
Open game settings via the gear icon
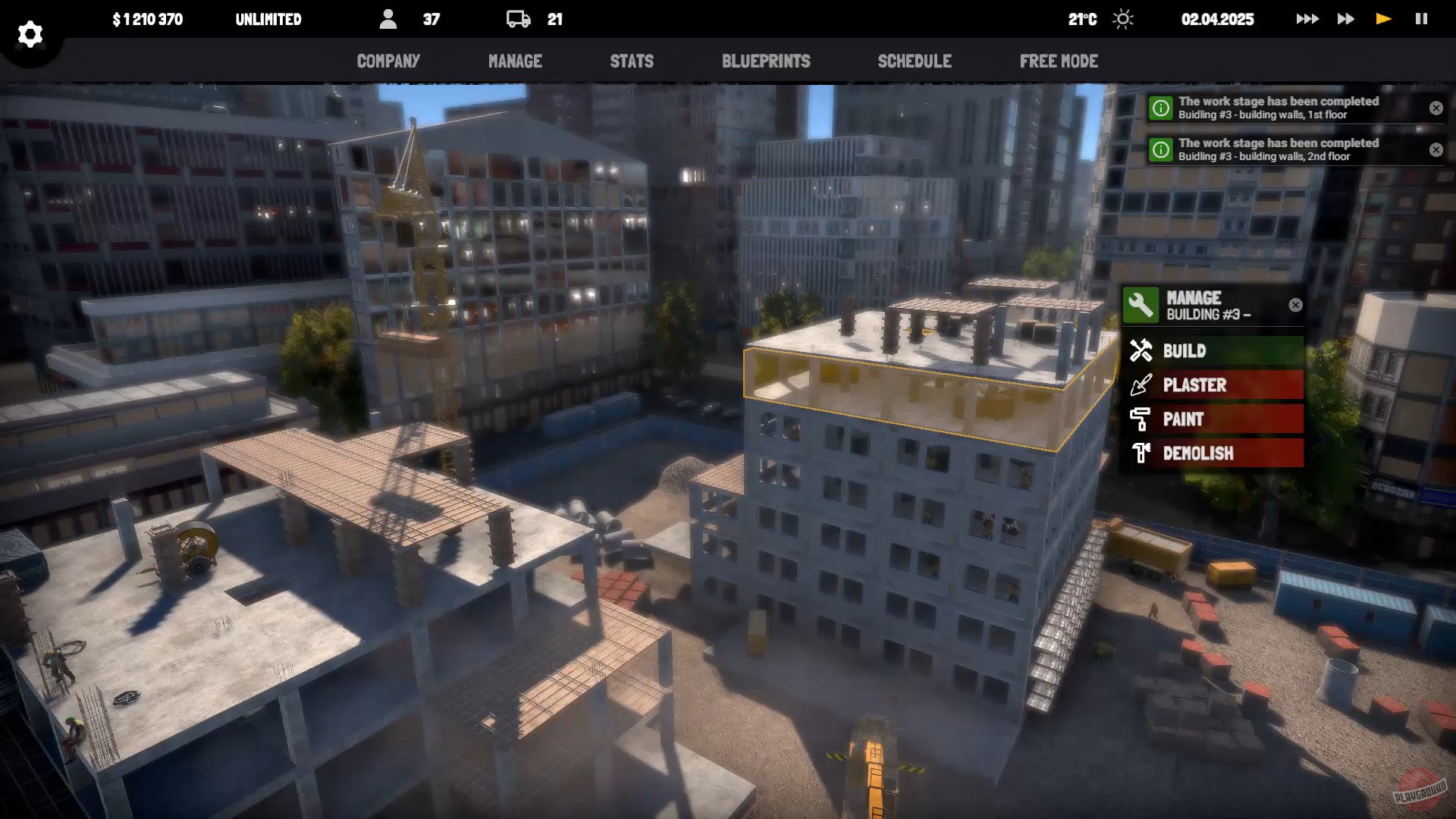pyautogui.click(x=30, y=34)
